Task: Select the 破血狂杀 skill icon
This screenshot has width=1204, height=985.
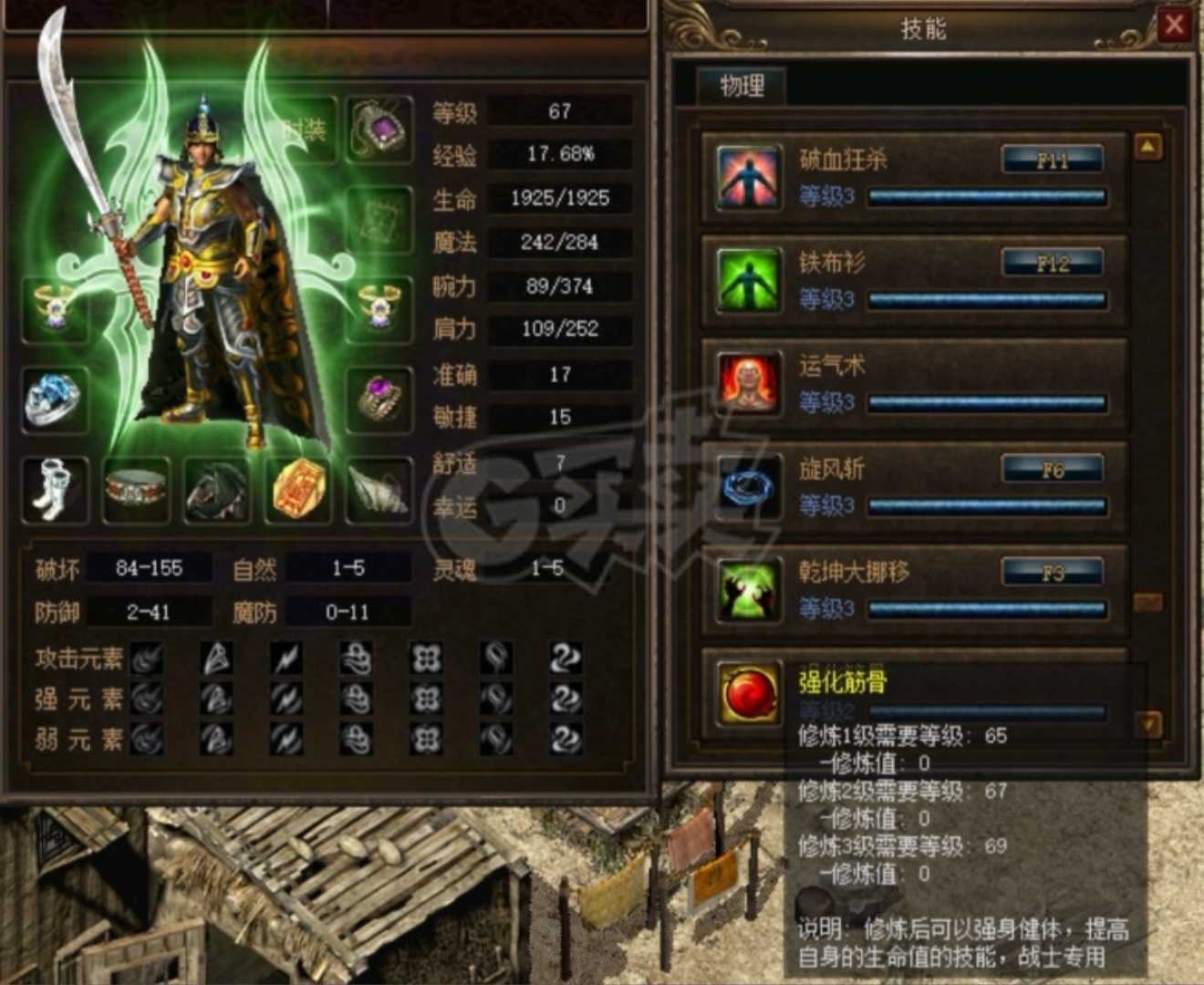Action: point(748,175)
